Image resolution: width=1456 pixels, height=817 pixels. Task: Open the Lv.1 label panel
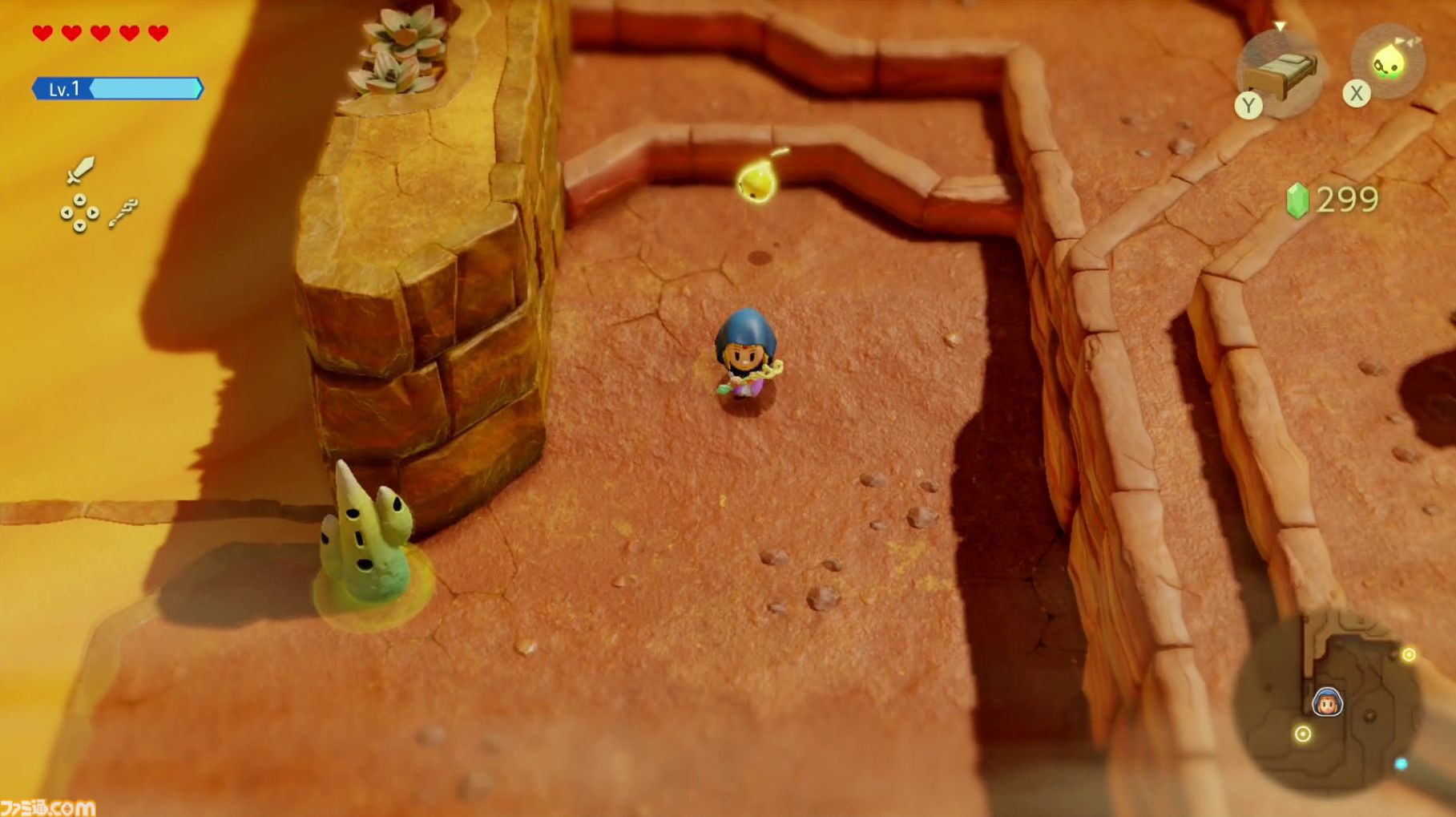[x=64, y=88]
